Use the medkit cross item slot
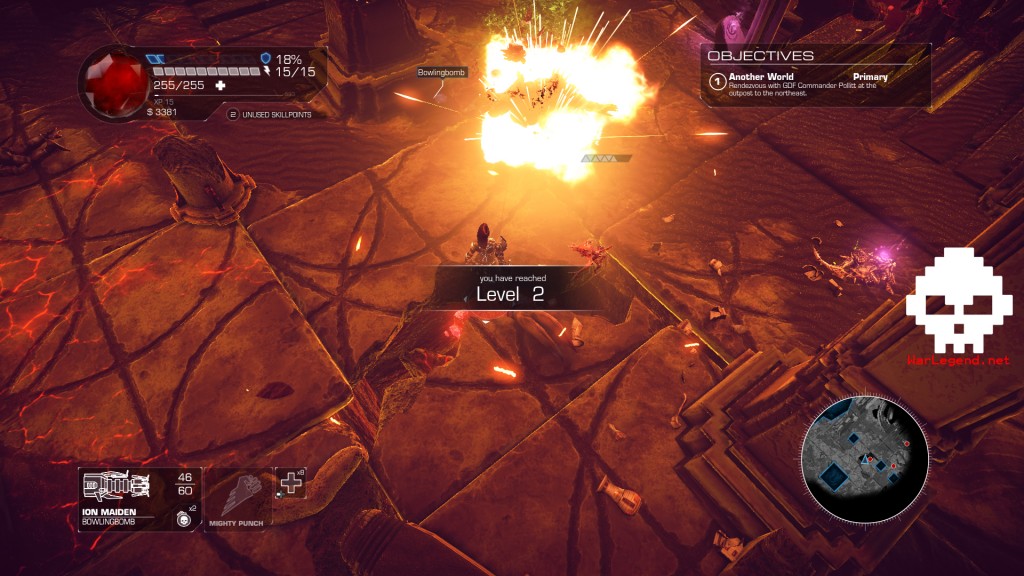Screen dimensions: 1024x576 291,482
